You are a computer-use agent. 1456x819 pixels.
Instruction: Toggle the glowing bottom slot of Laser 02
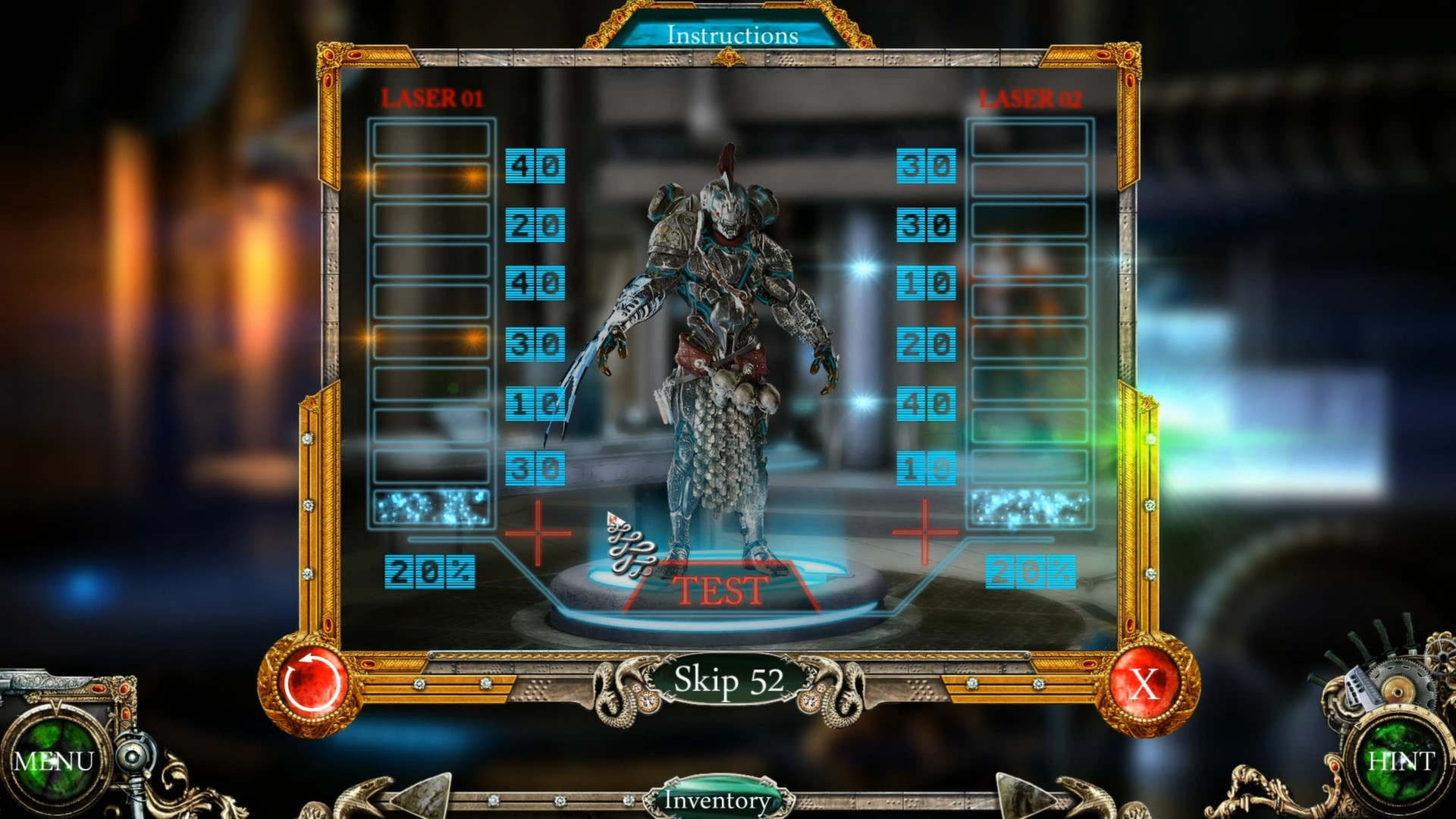[x=1030, y=508]
